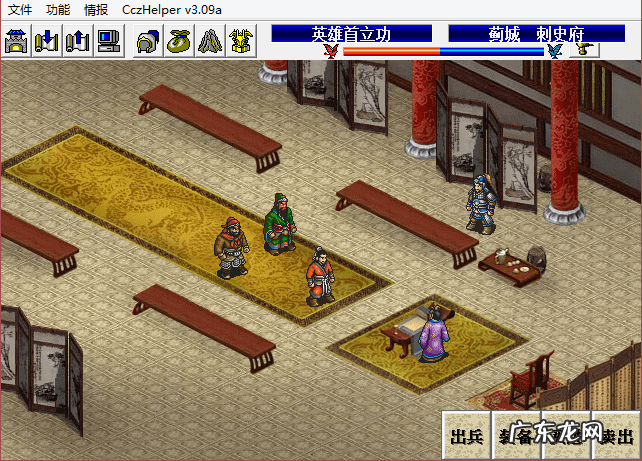Open the 功能 (Function) menu
Screen dimensions: 642x461
58,9
